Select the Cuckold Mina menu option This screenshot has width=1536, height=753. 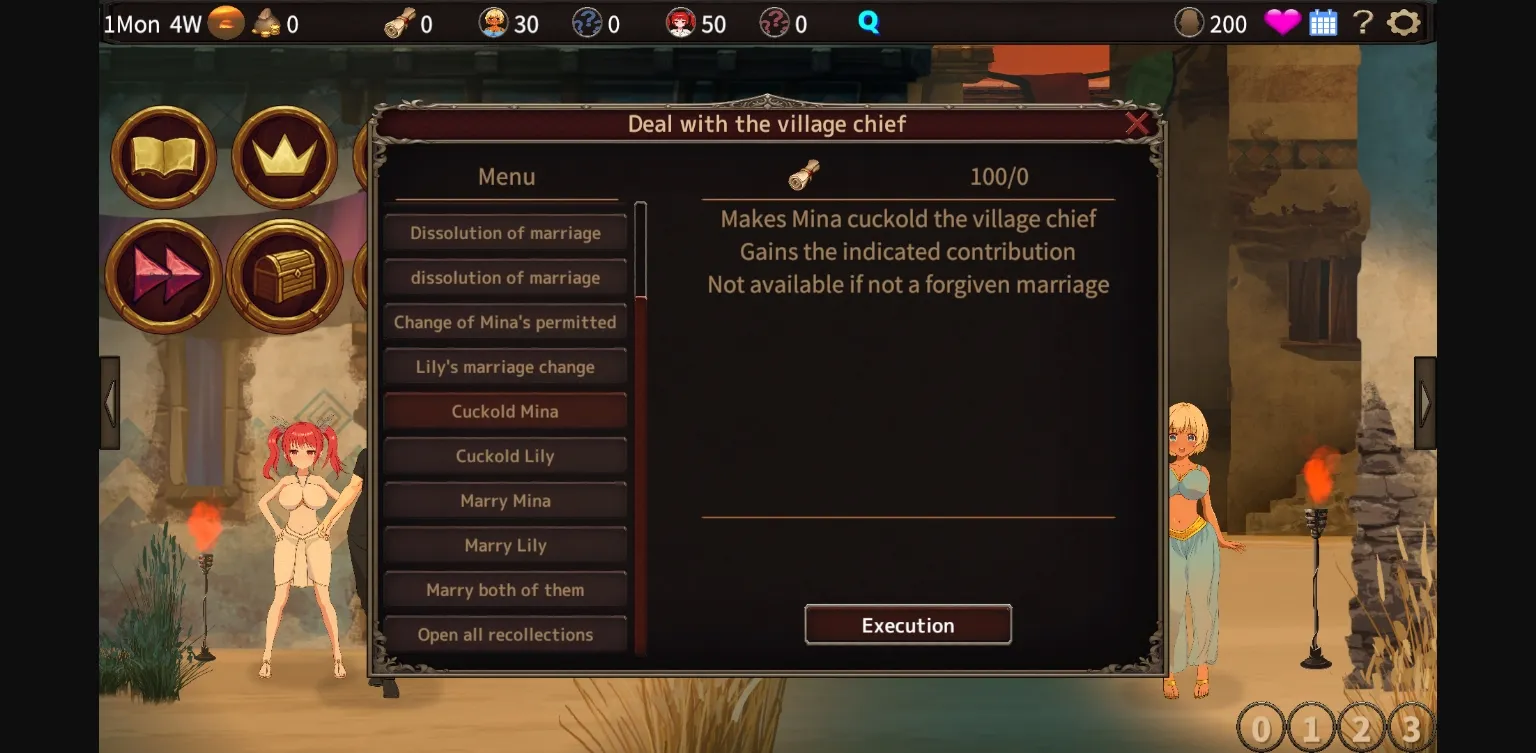(504, 411)
